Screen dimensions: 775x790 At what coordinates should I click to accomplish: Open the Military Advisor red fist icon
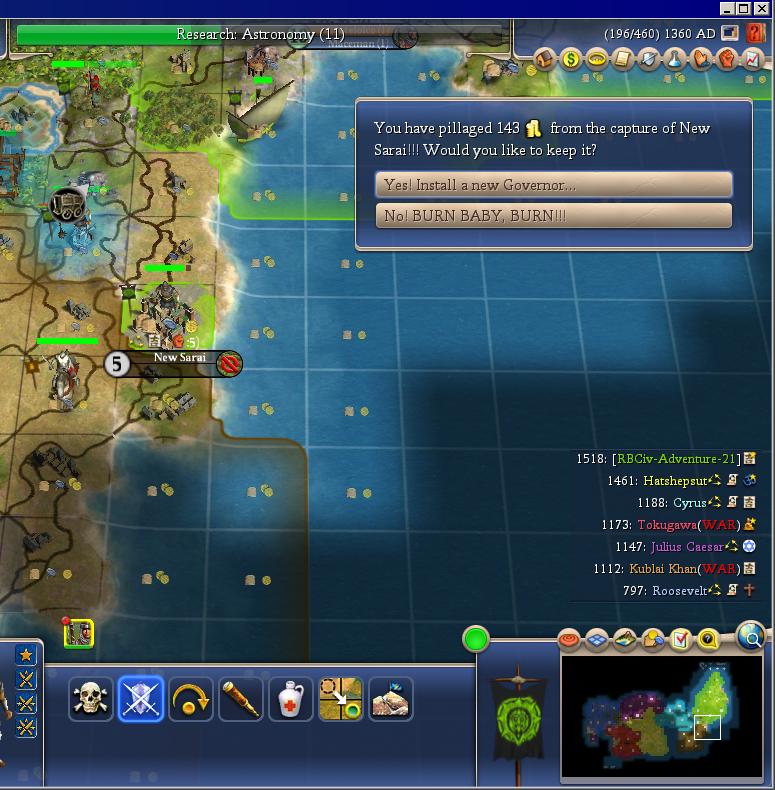tap(727, 60)
